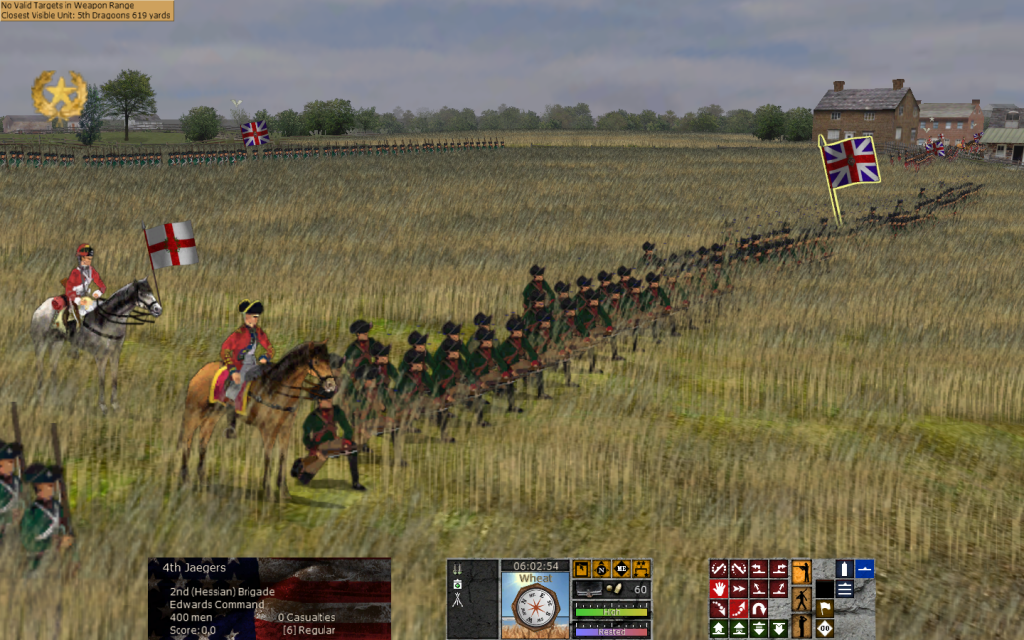The height and width of the screenshot is (640, 1024).
Task: Select the U-turn about-face command
Action: point(758,608)
